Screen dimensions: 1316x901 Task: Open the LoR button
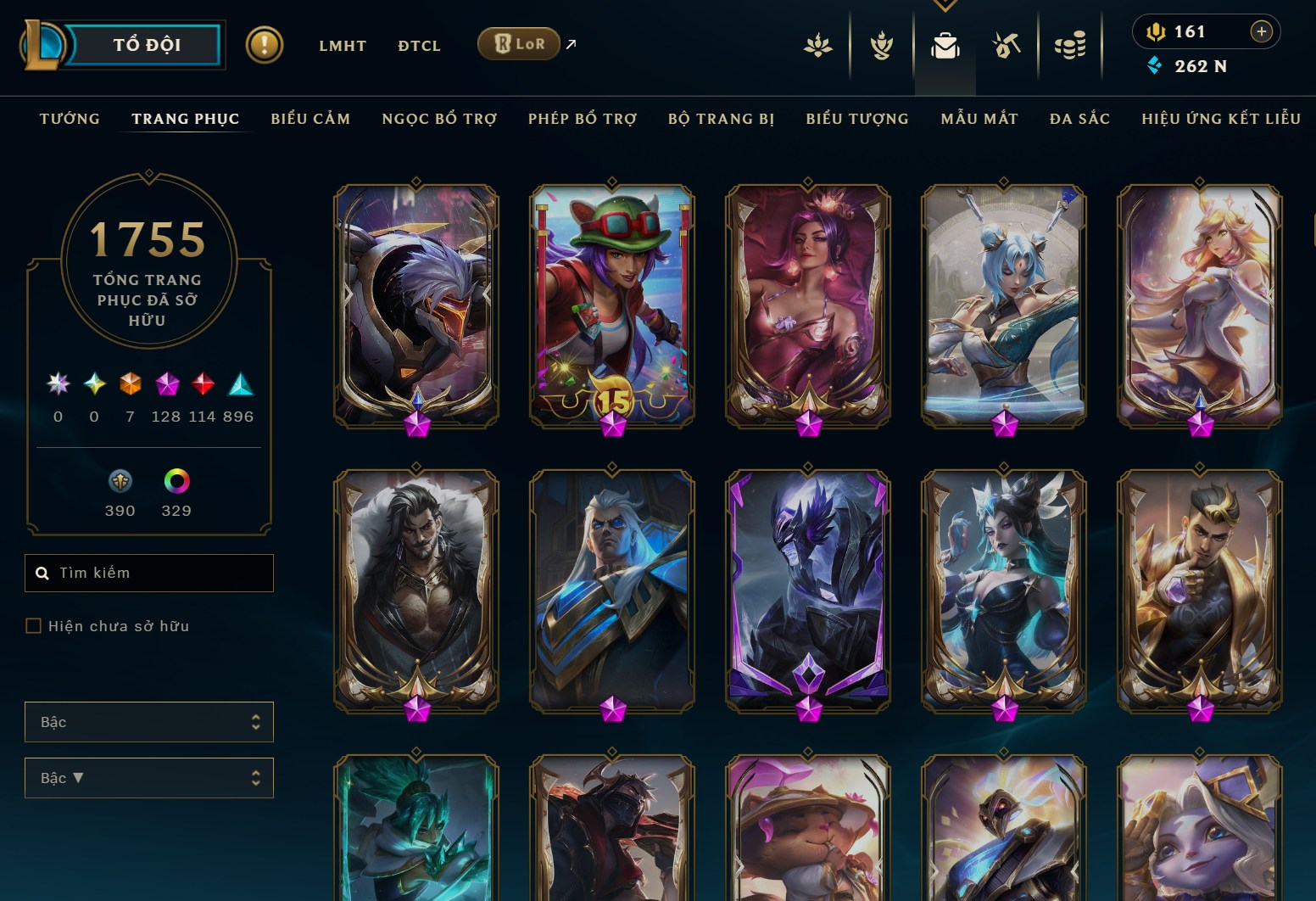(x=518, y=43)
